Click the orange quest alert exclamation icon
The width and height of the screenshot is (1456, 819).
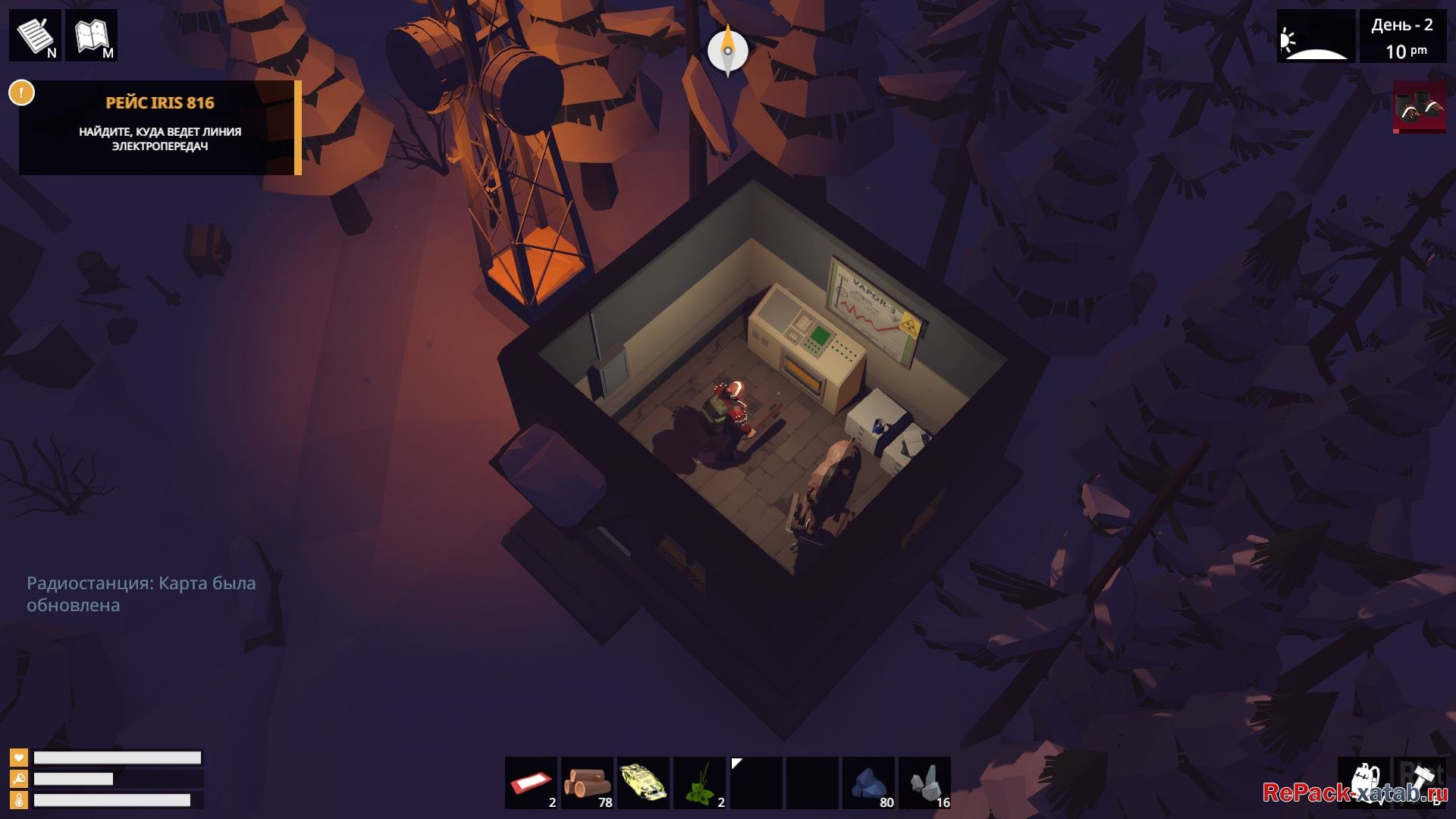pyautogui.click(x=21, y=93)
